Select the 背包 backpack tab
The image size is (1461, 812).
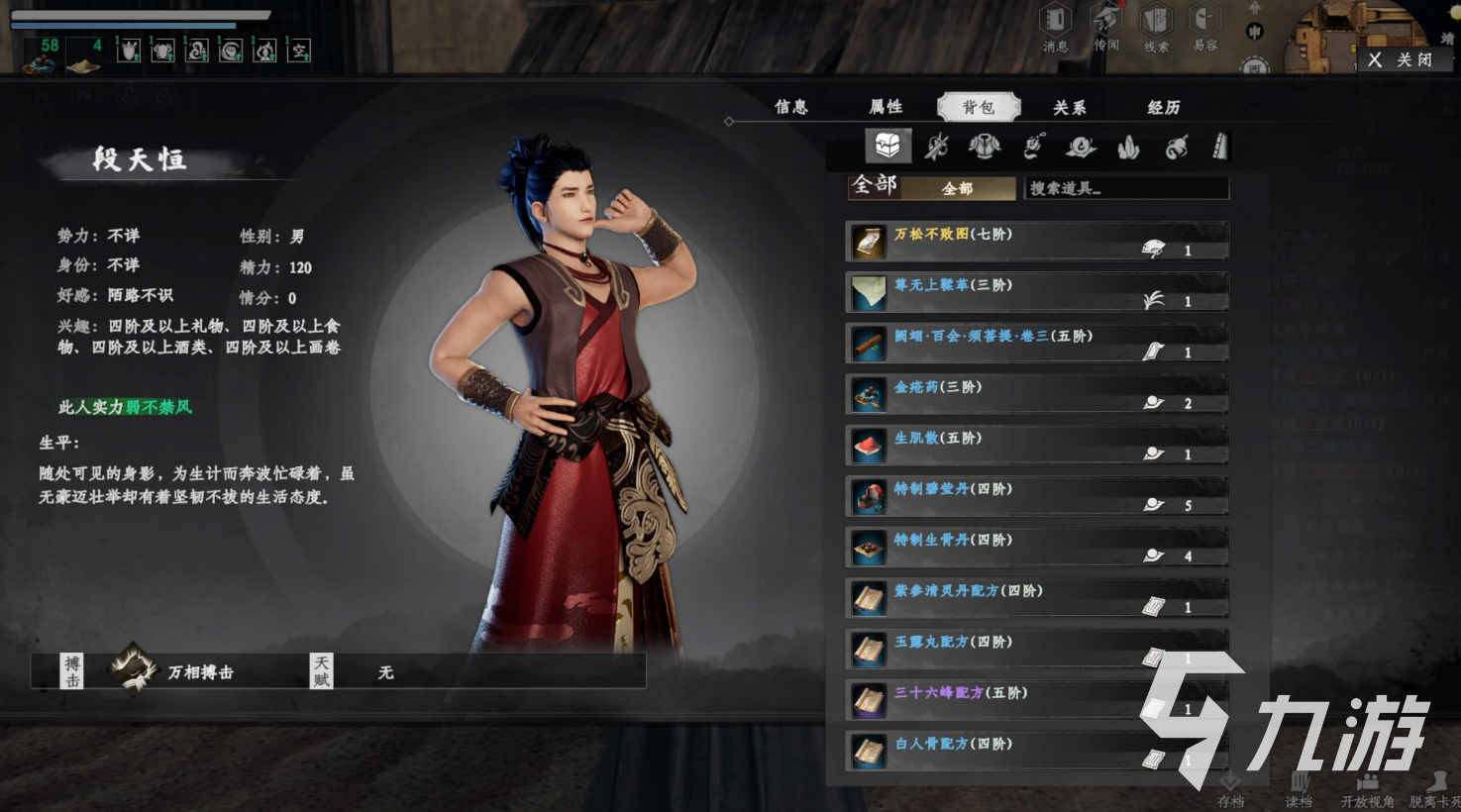(x=978, y=107)
